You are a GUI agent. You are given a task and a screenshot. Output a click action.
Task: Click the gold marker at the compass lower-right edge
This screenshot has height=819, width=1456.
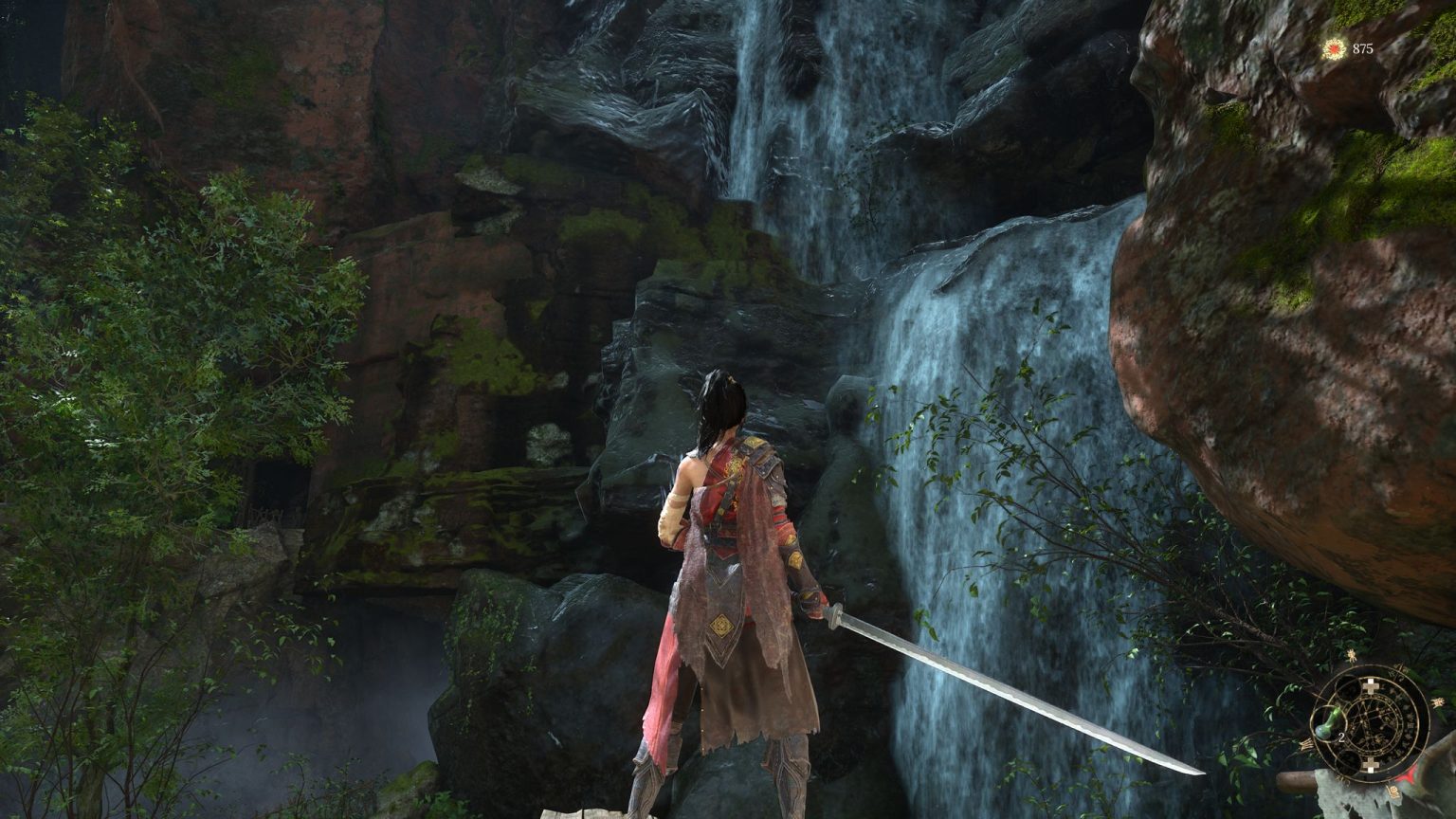1392,792
